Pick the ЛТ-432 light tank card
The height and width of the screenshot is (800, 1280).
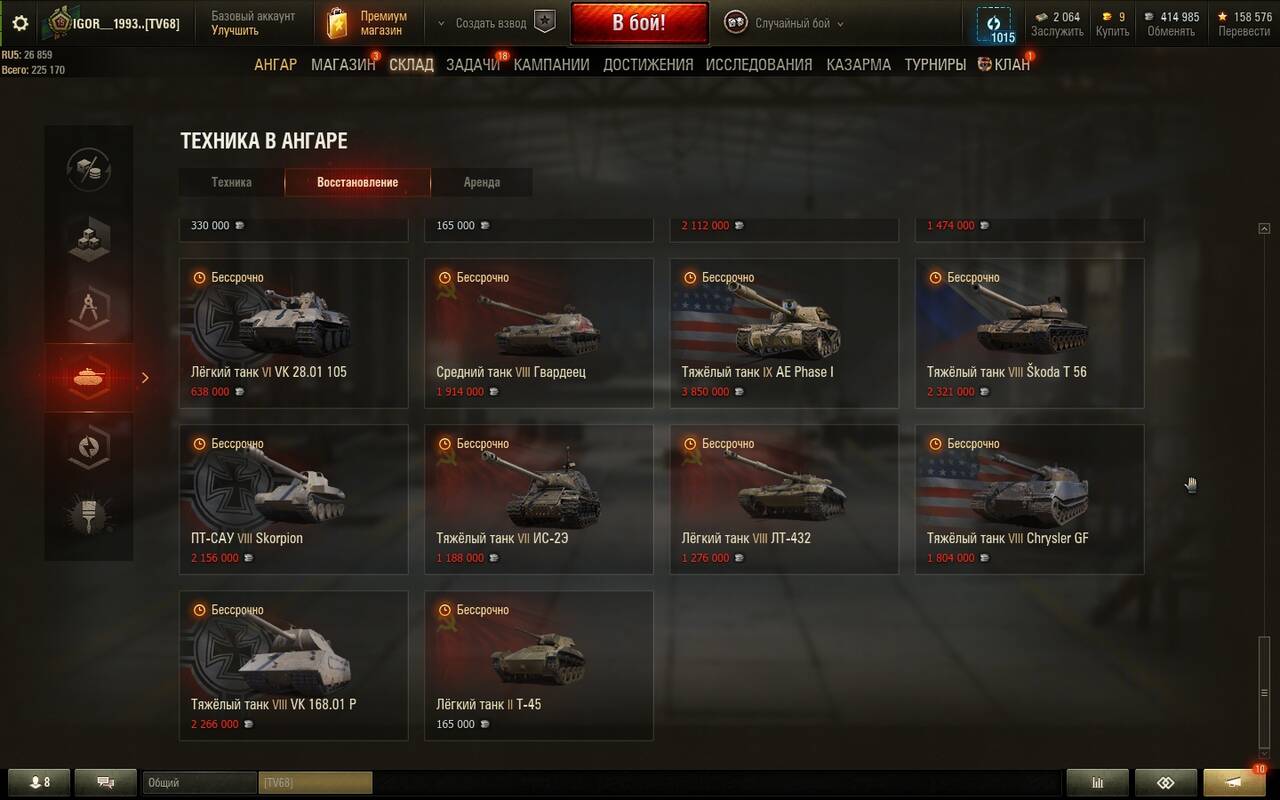[784, 499]
